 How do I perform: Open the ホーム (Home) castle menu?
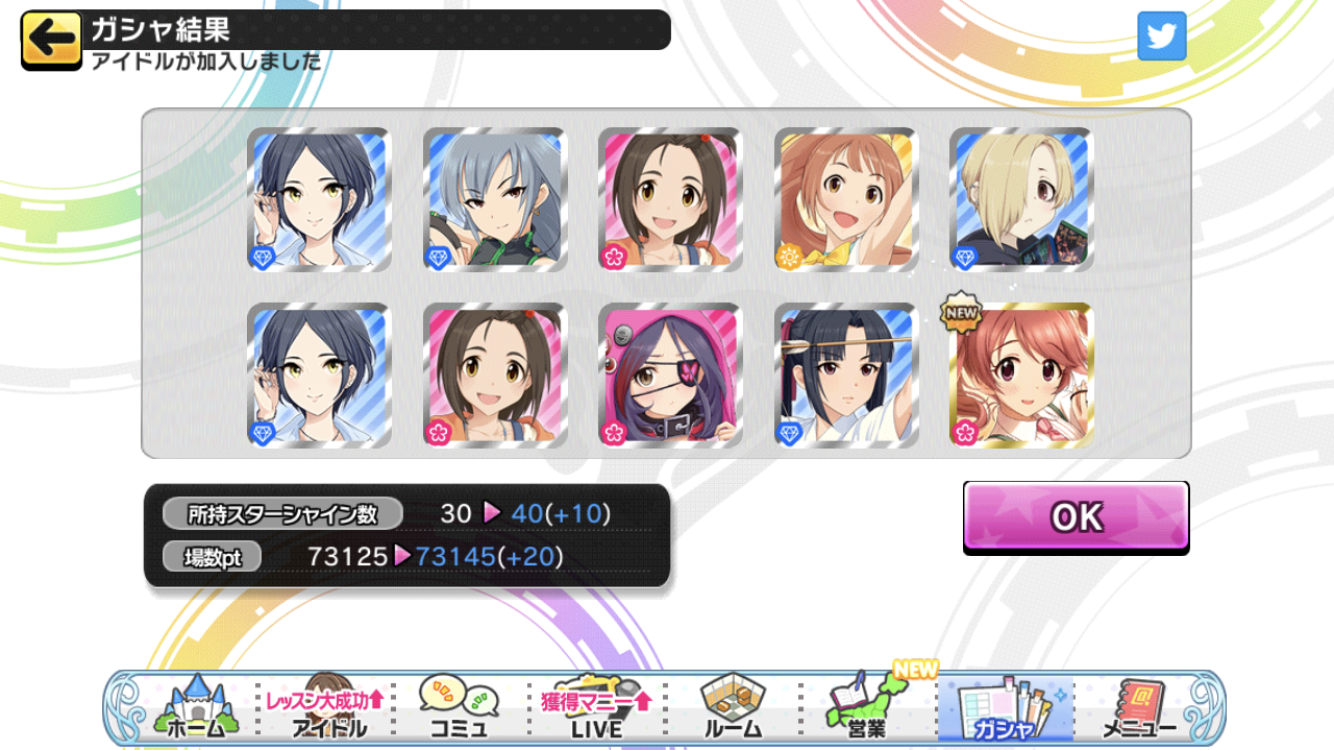[x=196, y=708]
